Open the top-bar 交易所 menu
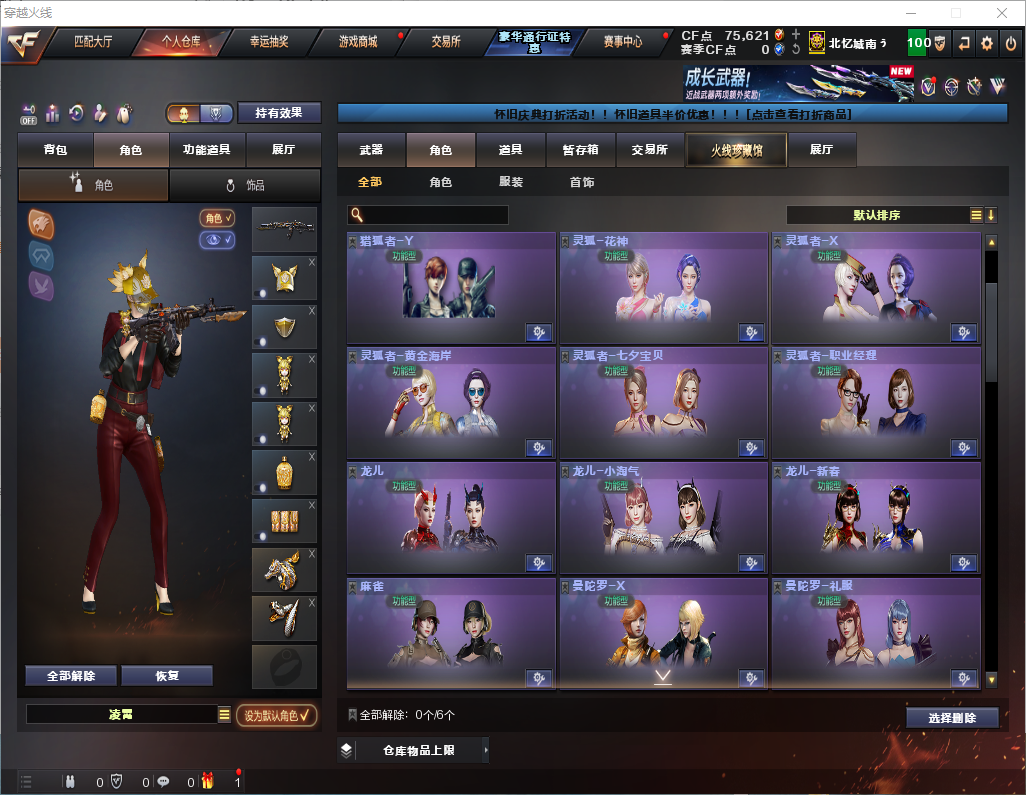 tap(446, 42)
